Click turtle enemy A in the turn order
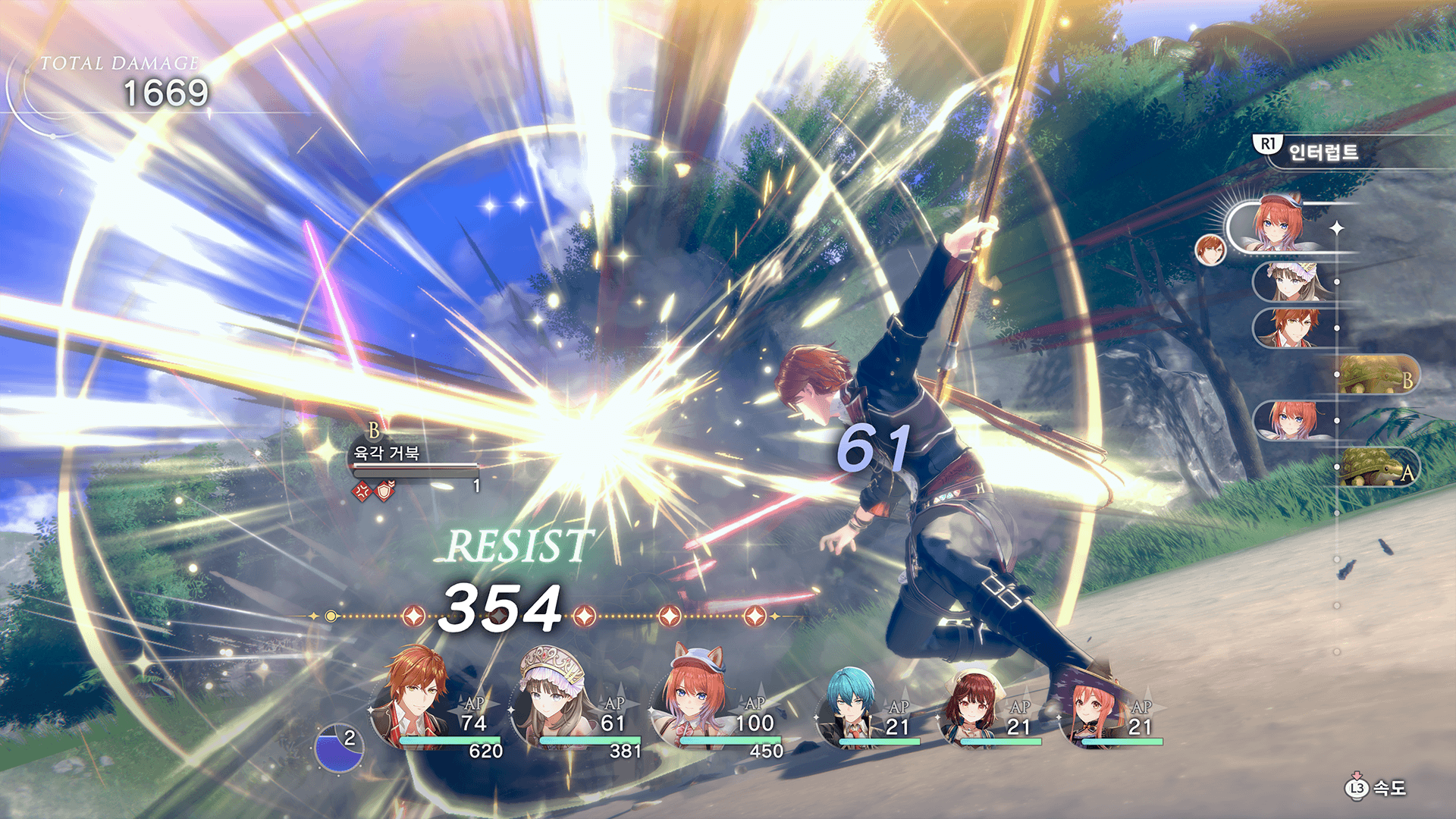 [x=1374, y=468]
